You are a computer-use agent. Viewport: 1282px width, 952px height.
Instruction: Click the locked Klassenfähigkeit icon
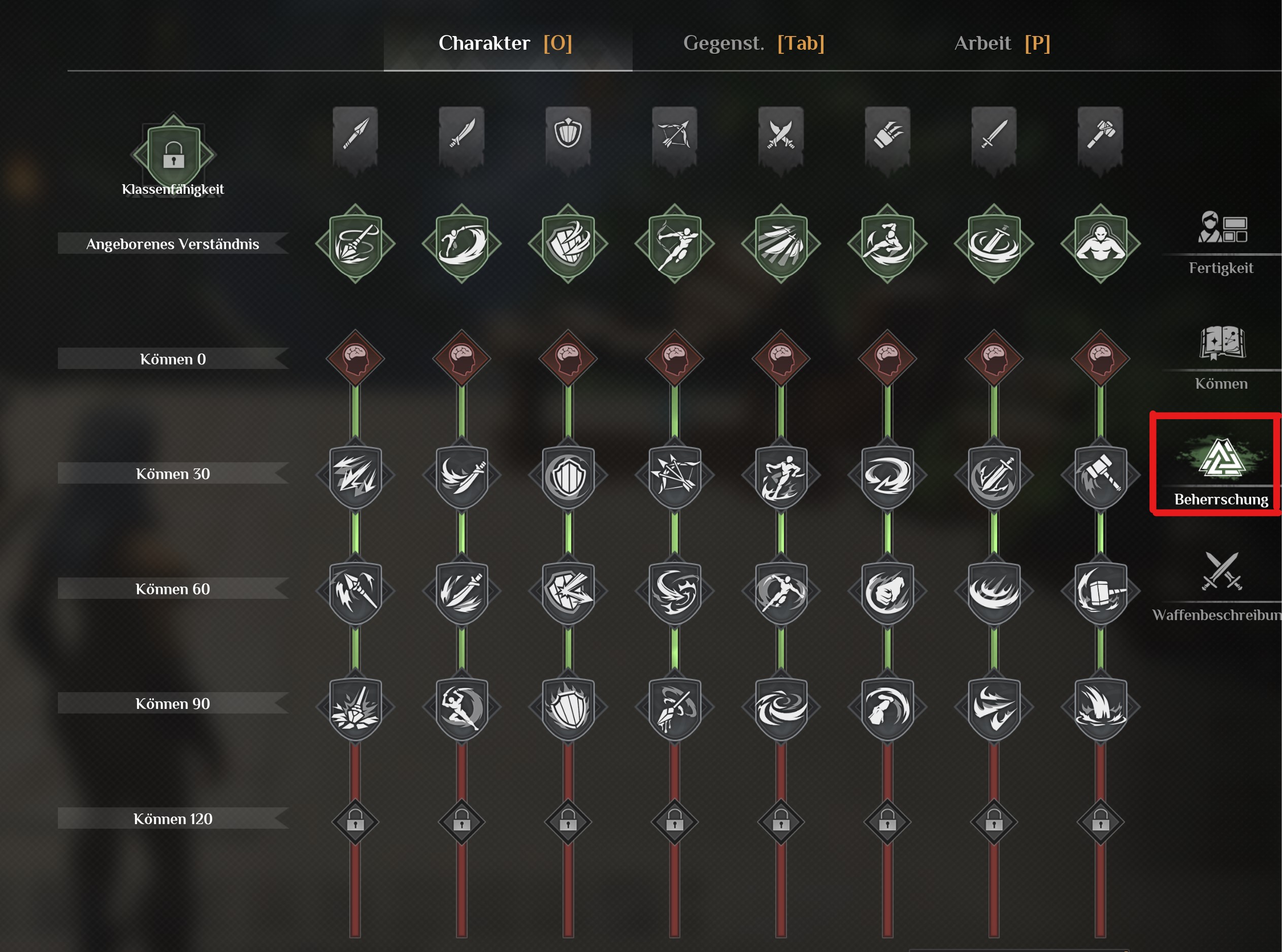click(173, 154)
